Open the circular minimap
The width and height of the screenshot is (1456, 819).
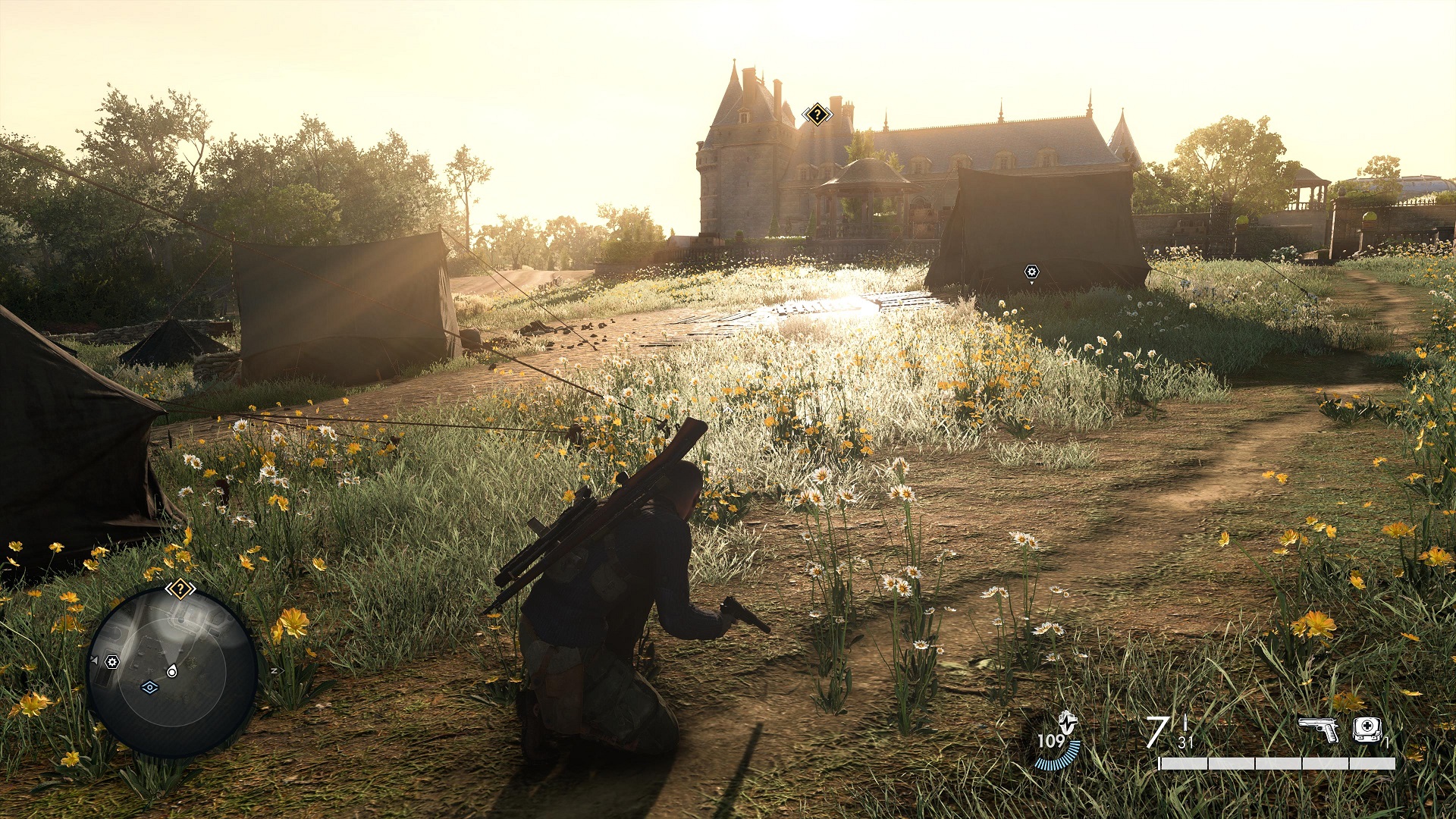173,672
